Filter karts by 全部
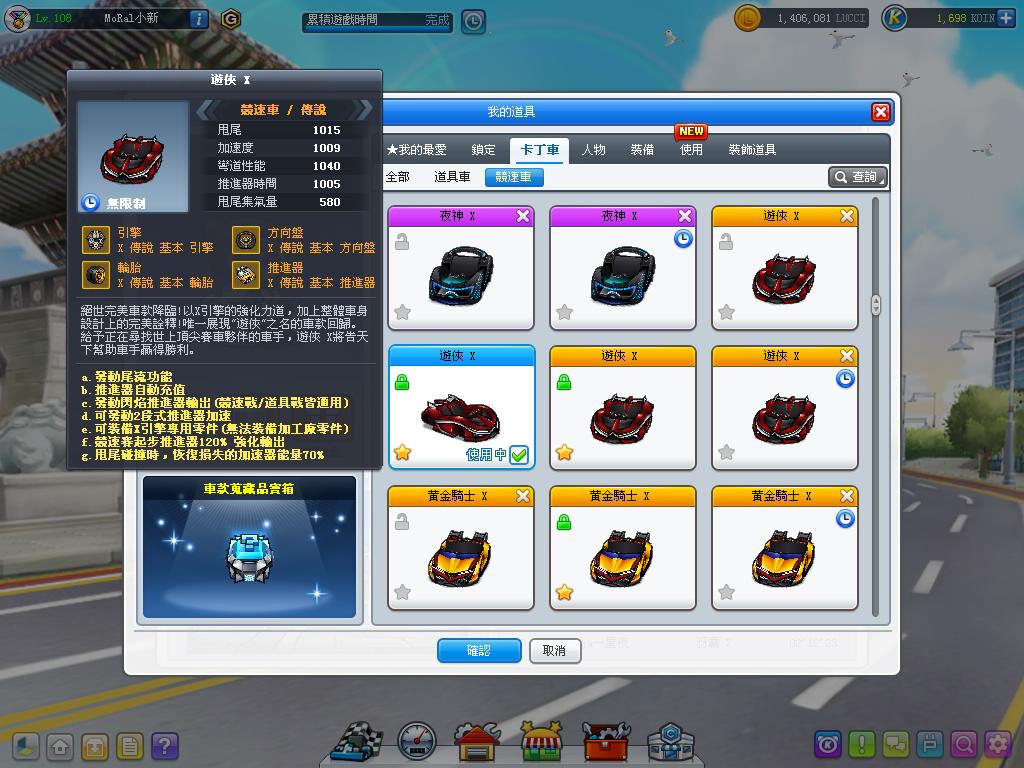The image size is (1024, 768). pos(397,177)
